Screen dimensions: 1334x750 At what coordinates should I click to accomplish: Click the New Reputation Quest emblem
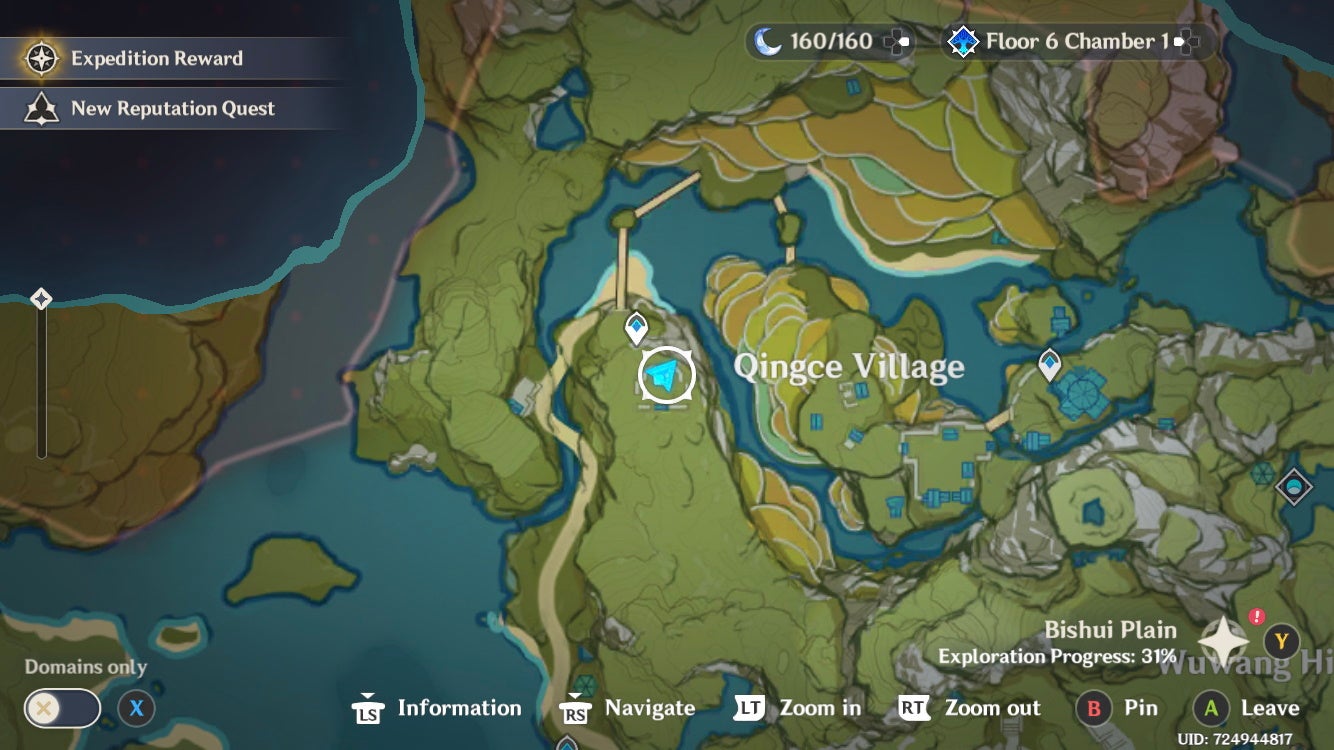tap(41, 108)
